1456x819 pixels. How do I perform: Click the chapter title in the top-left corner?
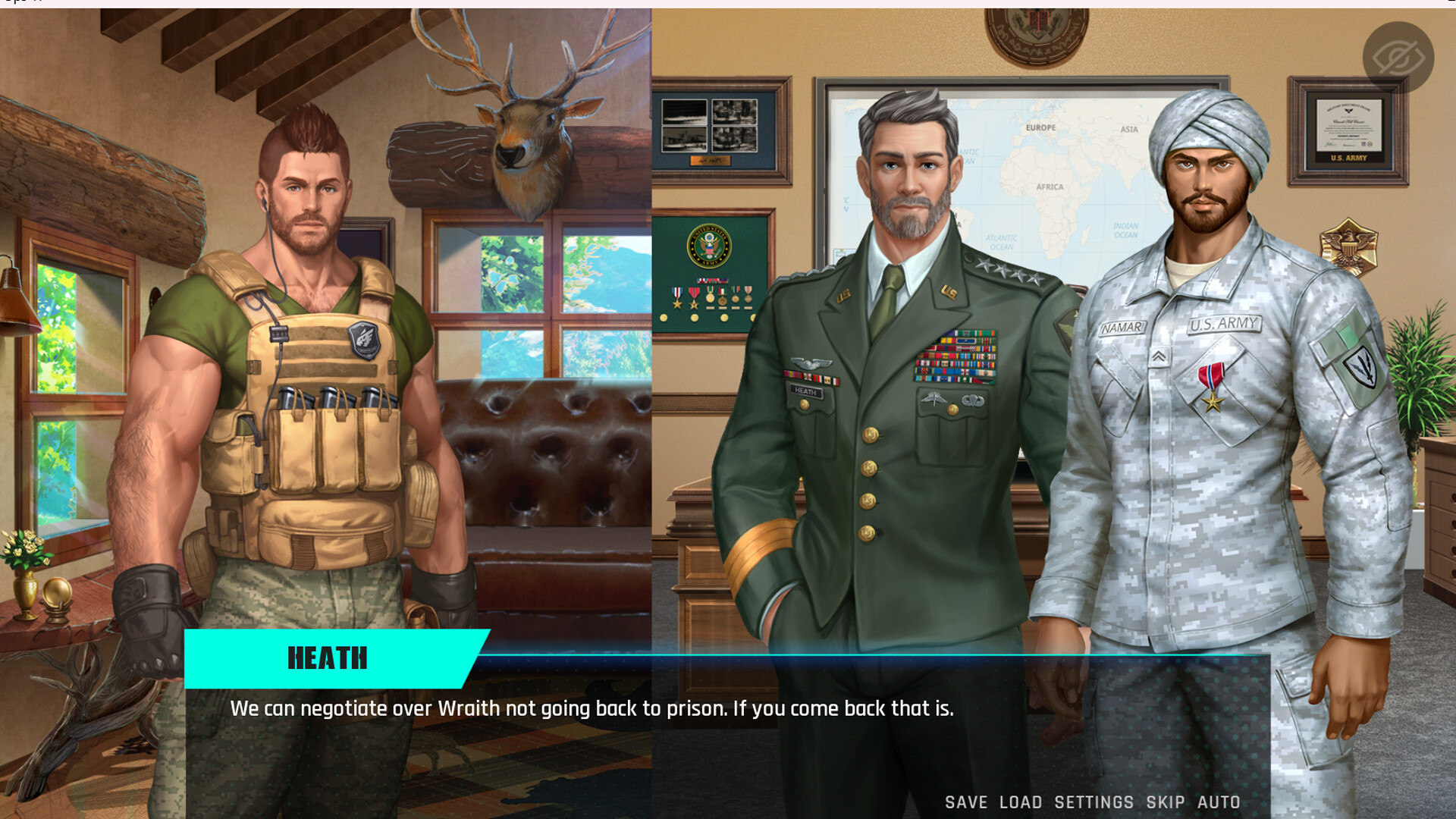pos(23,4)
